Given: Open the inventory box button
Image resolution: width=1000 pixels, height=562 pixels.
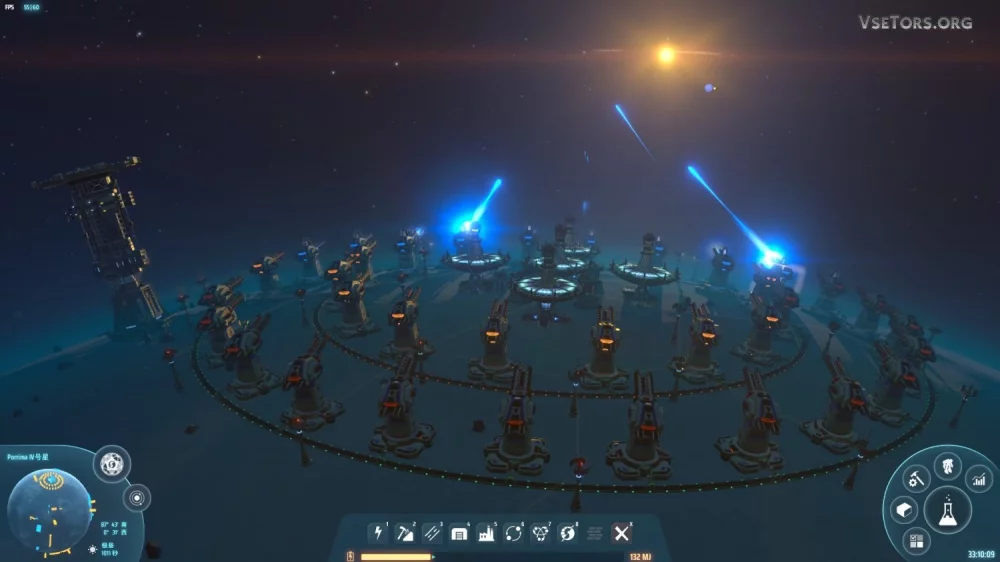Looking at the screenshot, I should (x=903, y=511).
